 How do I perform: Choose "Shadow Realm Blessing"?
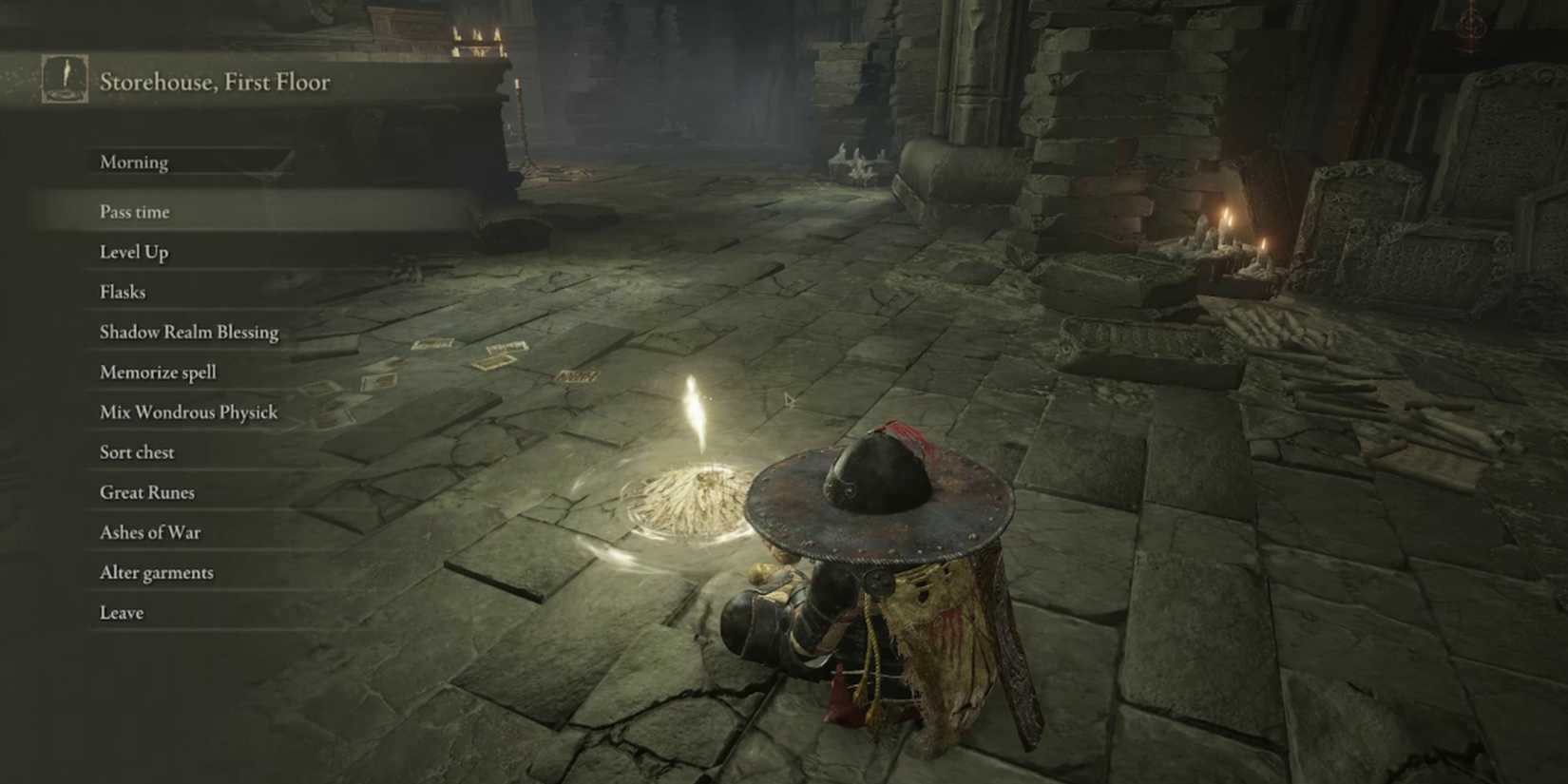(188, 332)
